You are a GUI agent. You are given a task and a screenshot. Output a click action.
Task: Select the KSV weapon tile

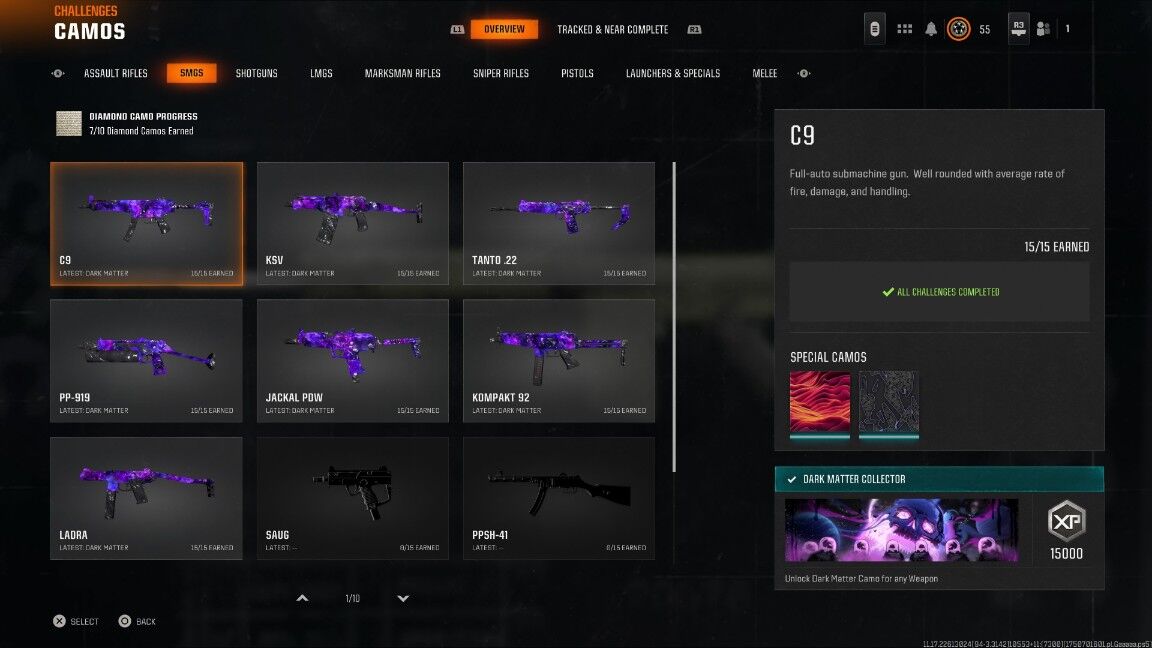[353, 223]
